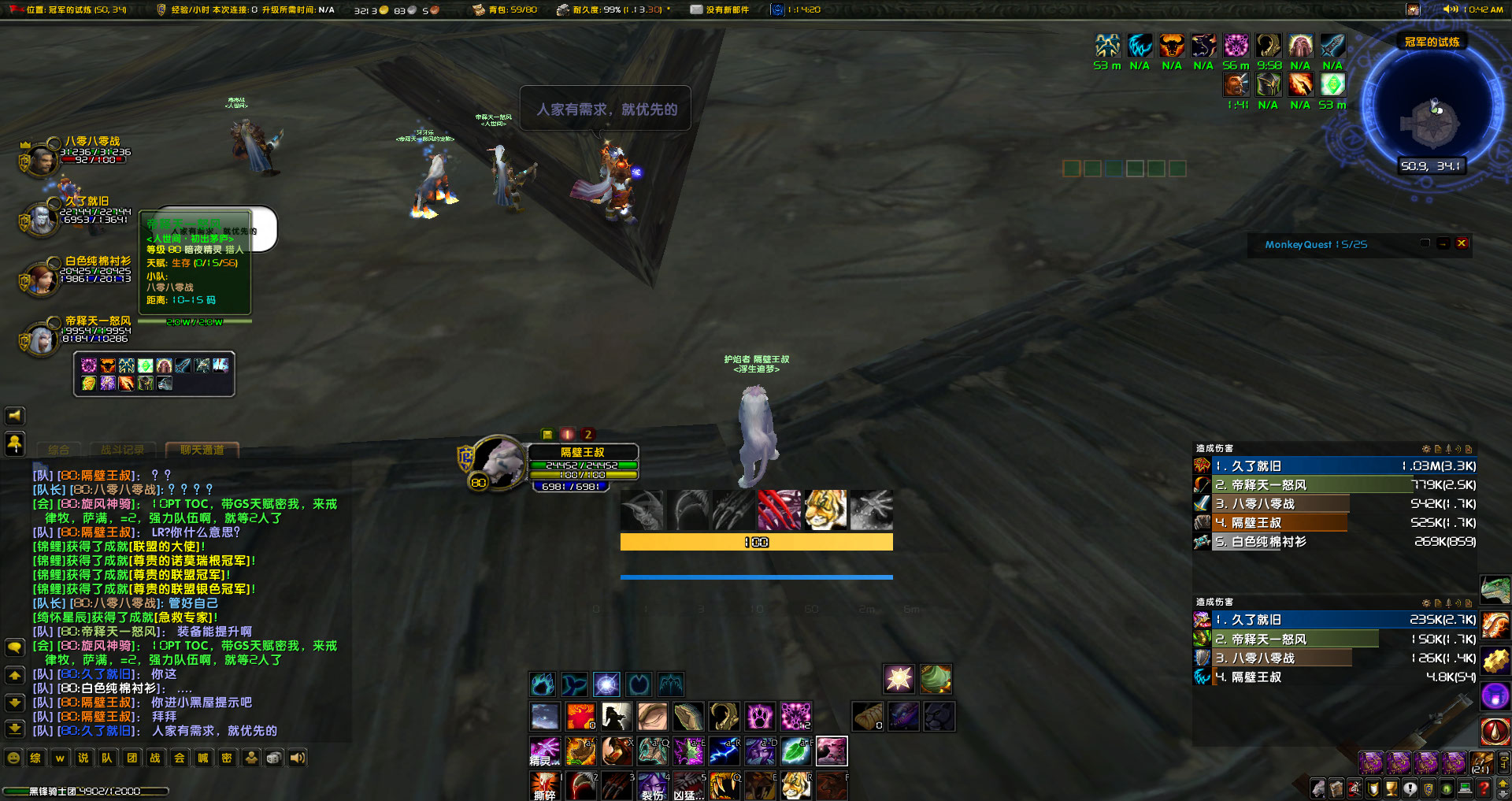Click the chat scroll-down arrow
The width and height of the screenshot is (1512, 801).
(14, 703)
